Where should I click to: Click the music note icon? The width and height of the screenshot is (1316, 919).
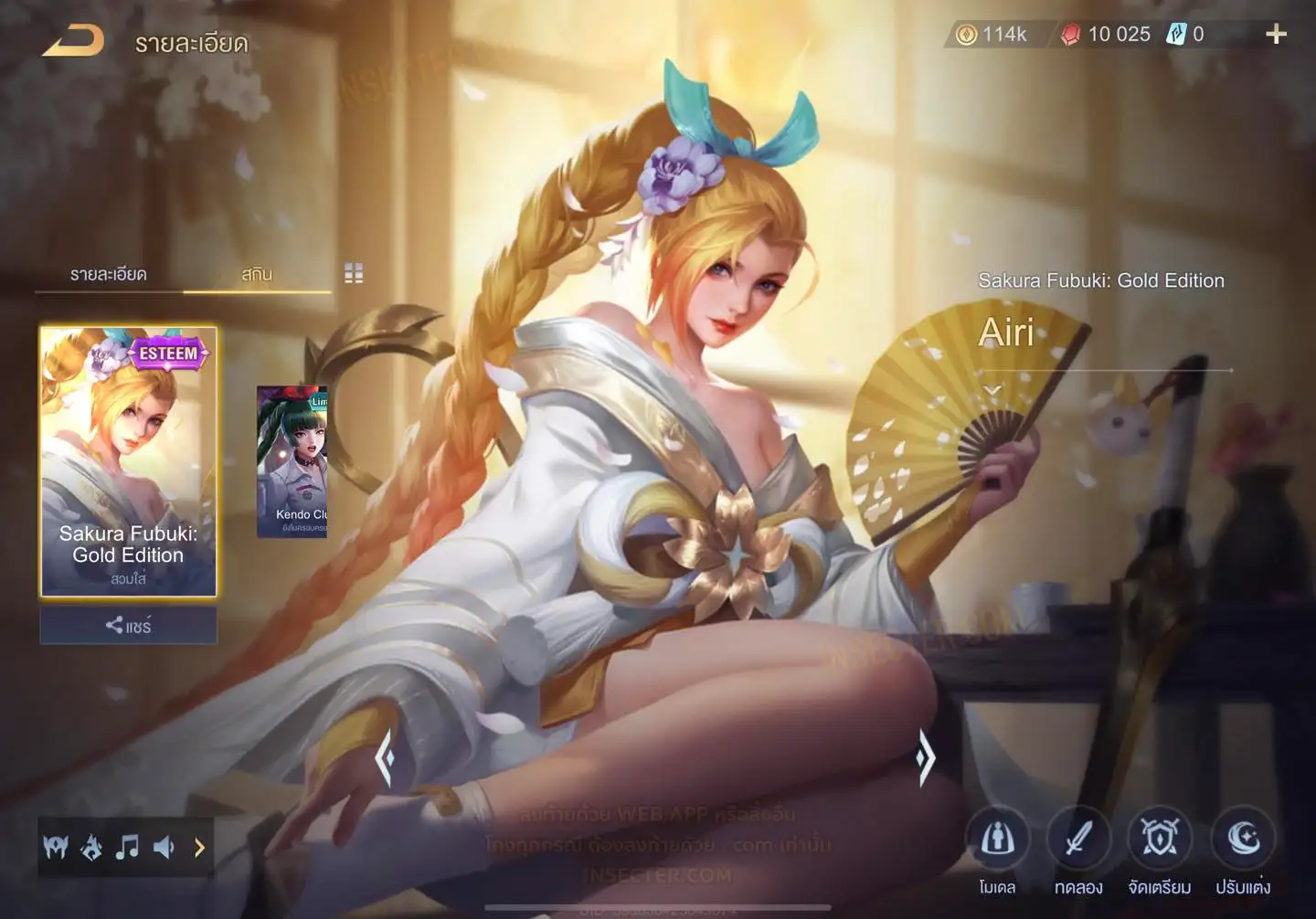pos(127,848)
